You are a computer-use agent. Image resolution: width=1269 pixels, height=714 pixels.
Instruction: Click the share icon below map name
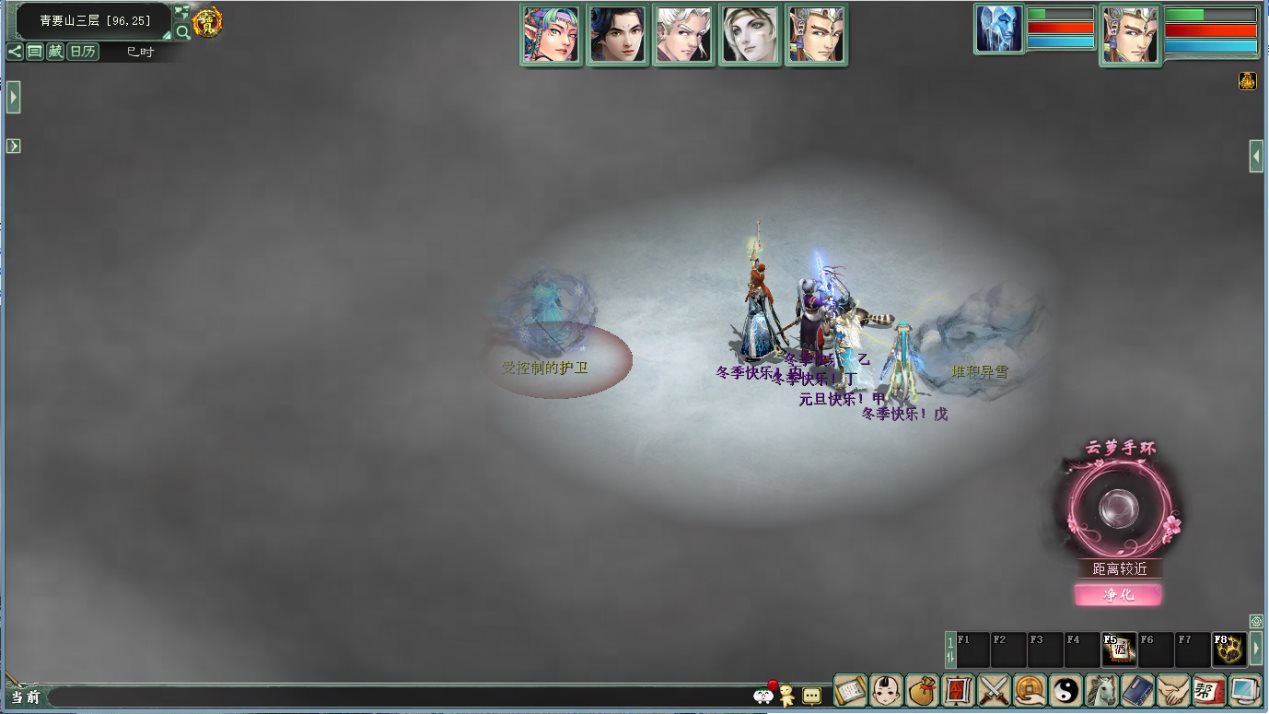[x=15, y=52]
